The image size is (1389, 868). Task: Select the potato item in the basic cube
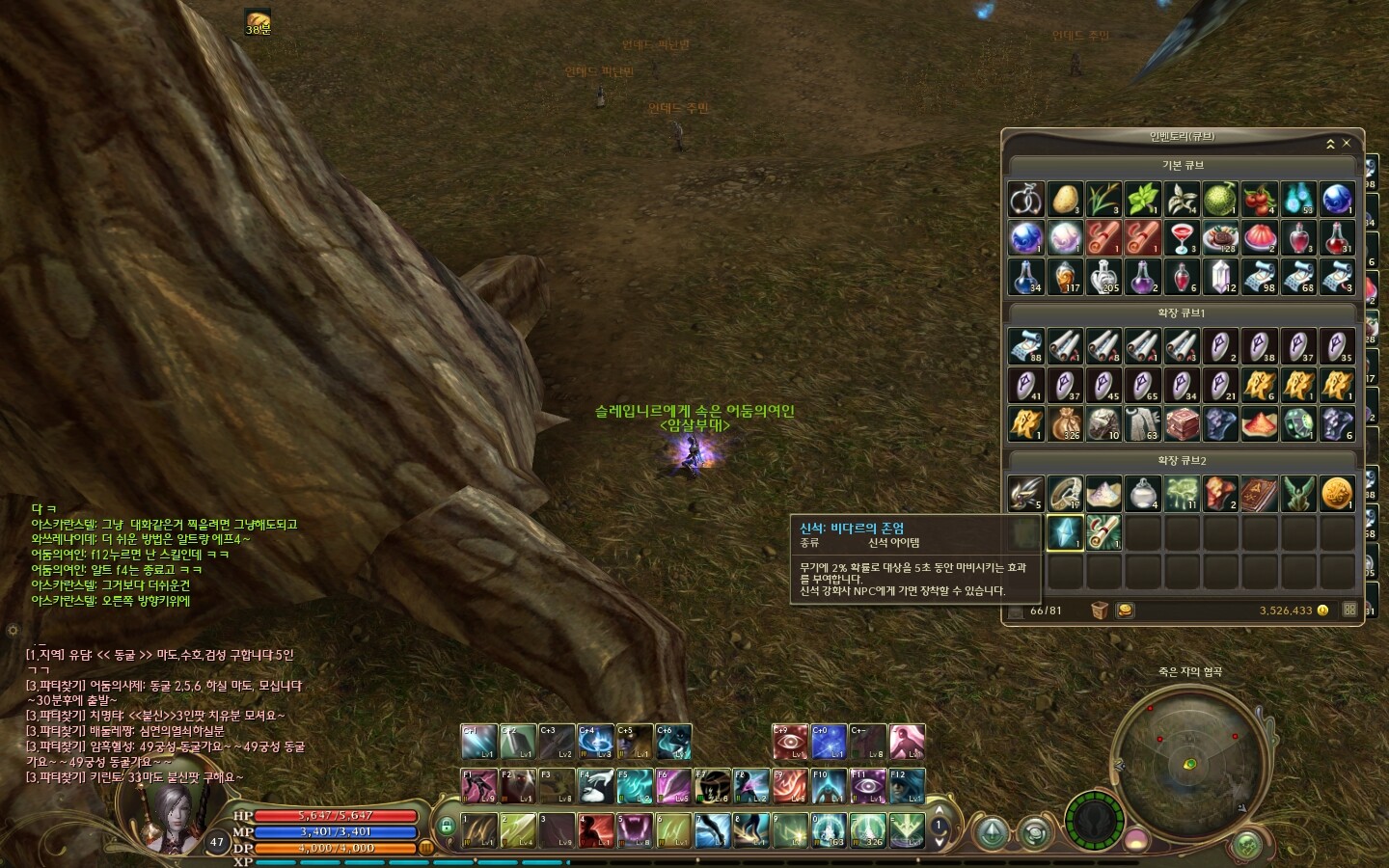coord(1065,199)
